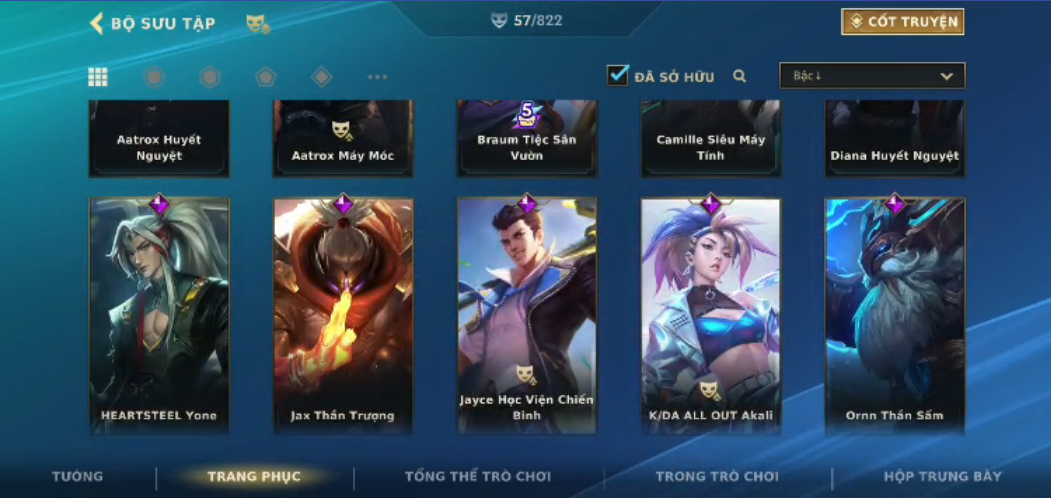The image size is (1051, 498).
Task: Switch to the Tổng Thể Trò Chơi tab
Action: 478,476
